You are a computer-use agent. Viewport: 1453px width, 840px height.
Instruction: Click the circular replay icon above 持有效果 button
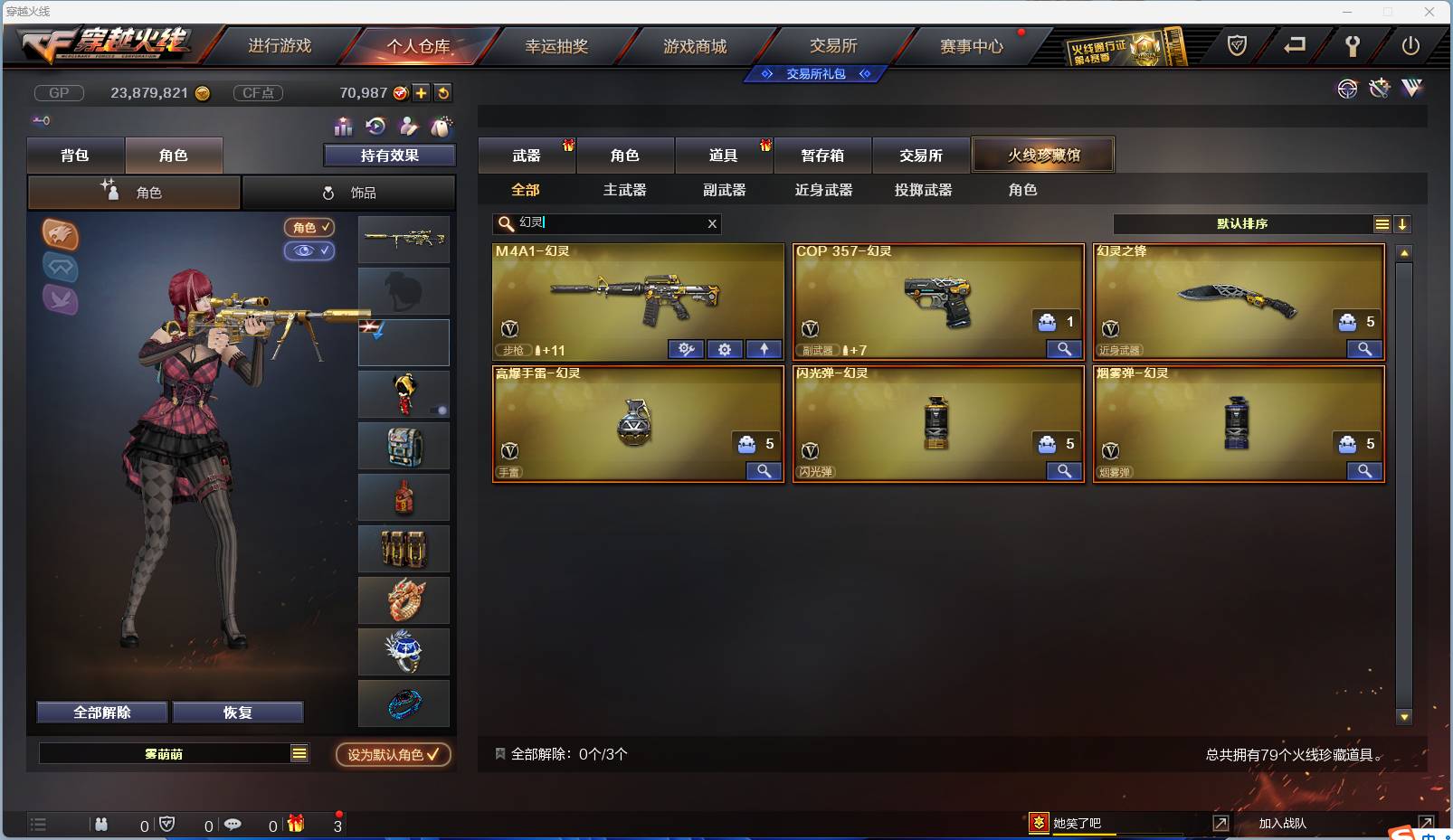pos(375,127)
